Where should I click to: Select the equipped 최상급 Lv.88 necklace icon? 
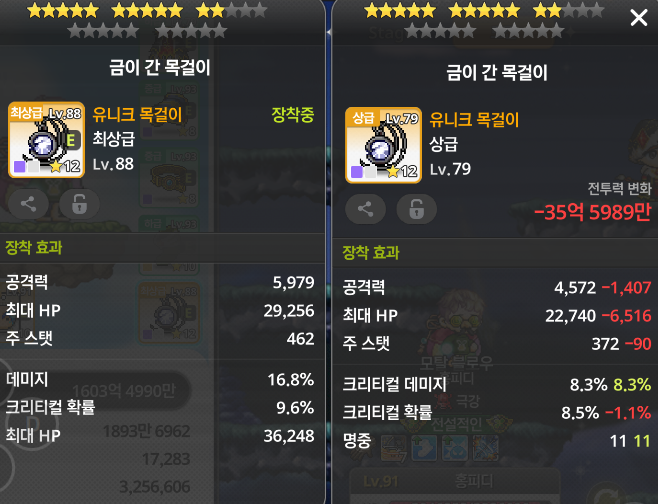[x=46, y=139]
